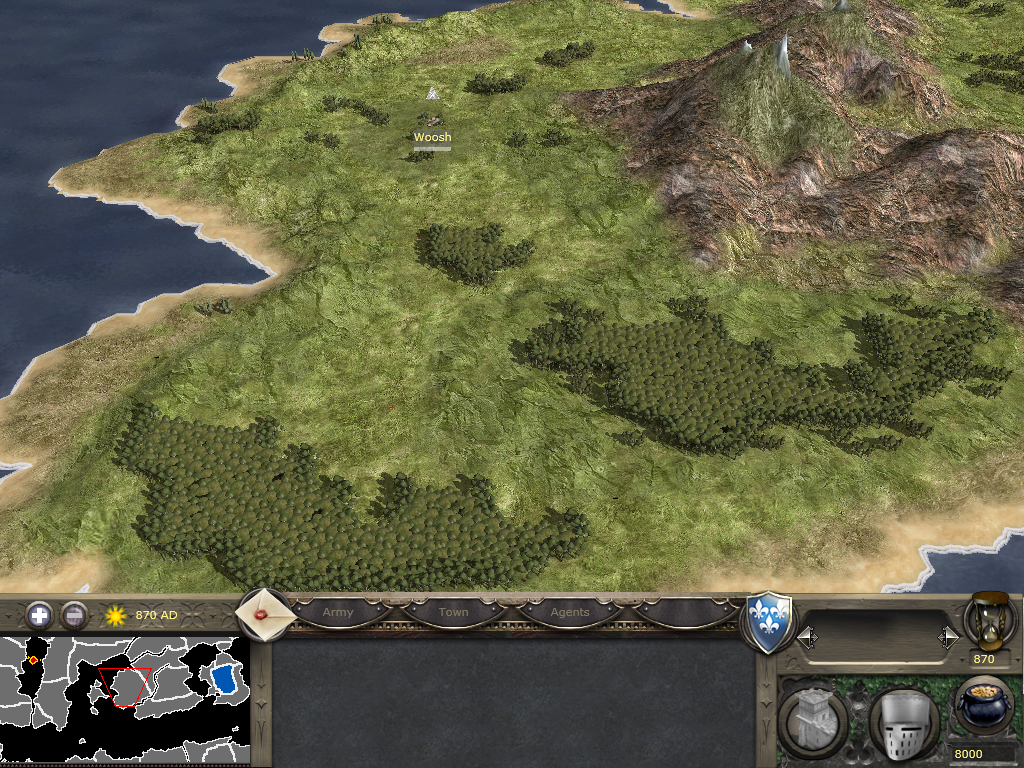Open faction overview via fleur-de-lis shield
Viewport: 1024px width, 768px height.
pyautogui.click(x=770, y=622)
